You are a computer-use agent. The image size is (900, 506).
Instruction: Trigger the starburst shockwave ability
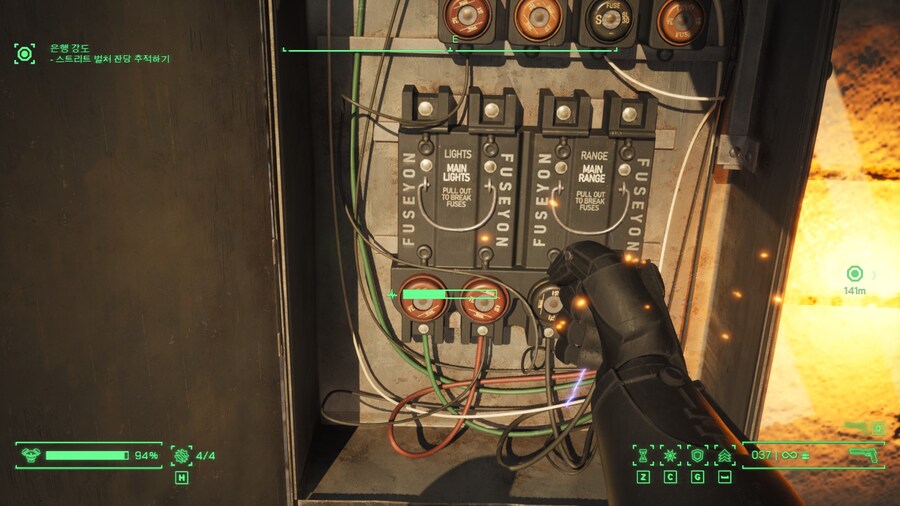point(670,456)
